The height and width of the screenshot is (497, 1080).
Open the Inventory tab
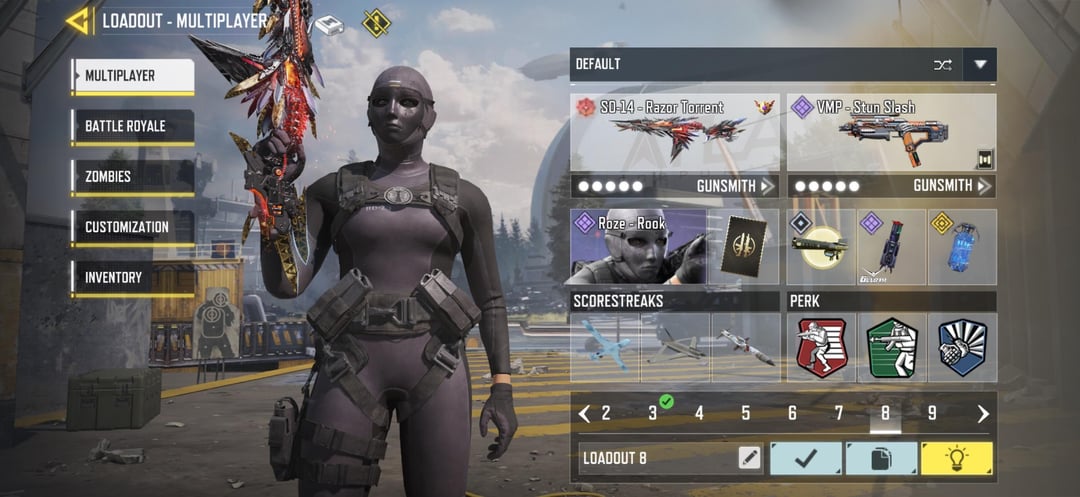pyautogui.click(x=132, y=277)
